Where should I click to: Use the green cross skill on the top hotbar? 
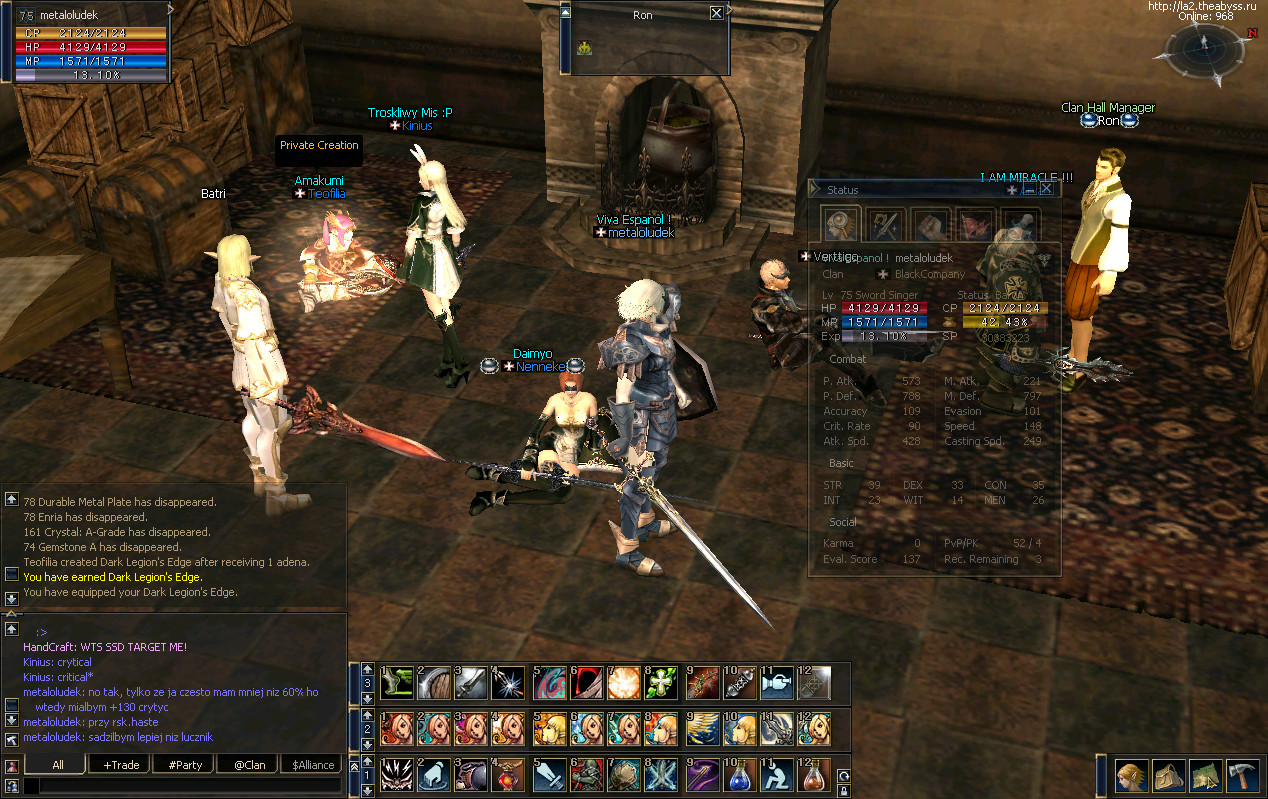(664, 682)
